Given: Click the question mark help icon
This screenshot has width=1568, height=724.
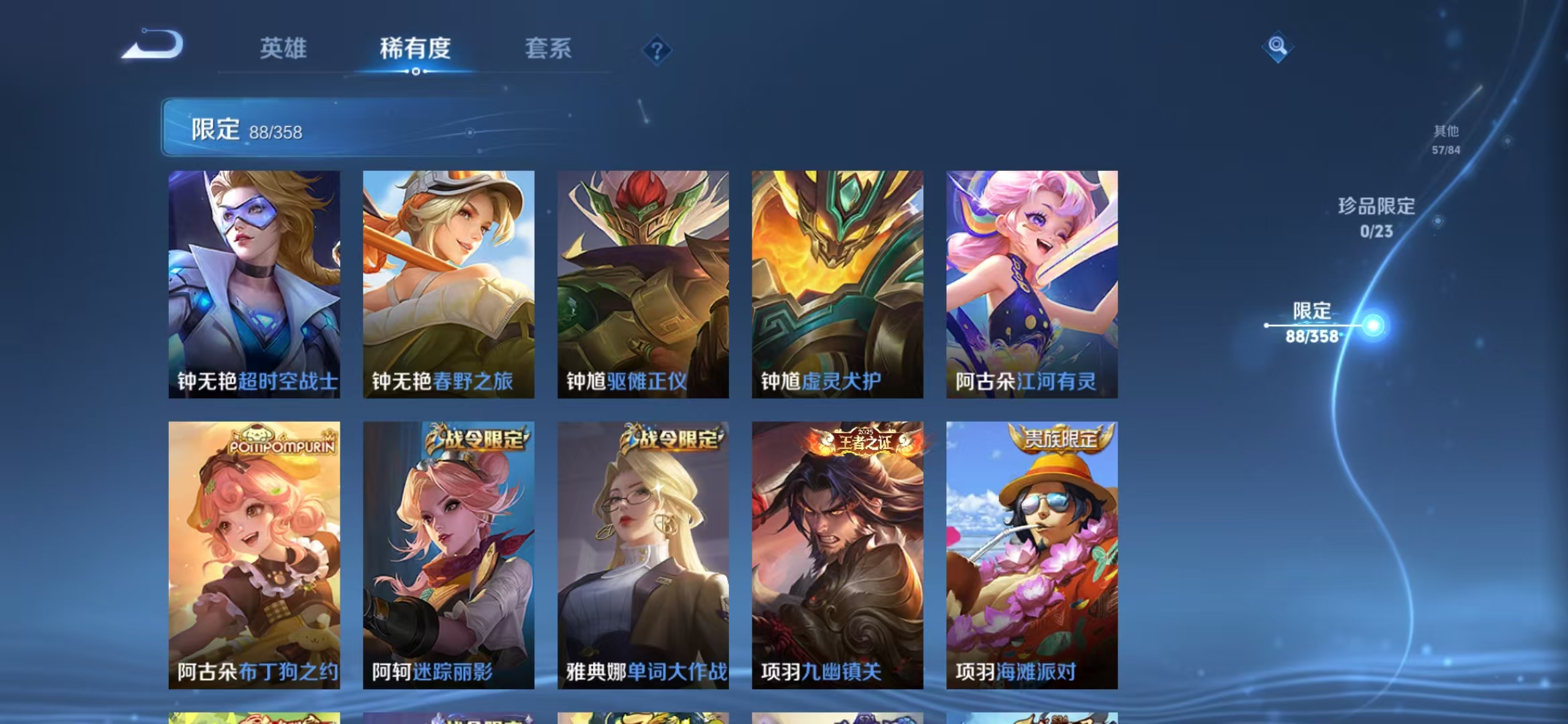Looking at the screenshot, I should (657, 49).
